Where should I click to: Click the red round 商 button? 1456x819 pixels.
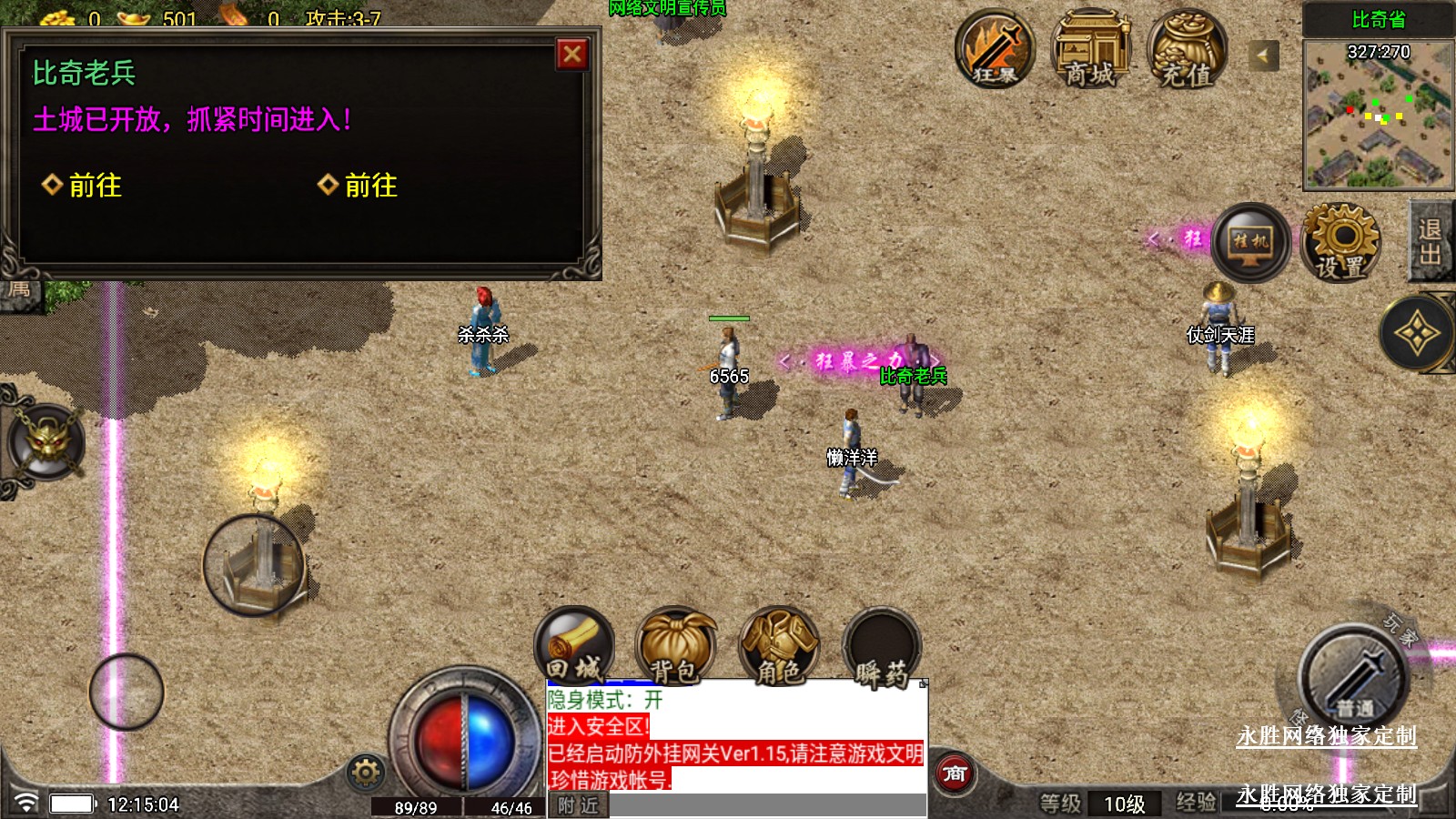tap(955, 774)
